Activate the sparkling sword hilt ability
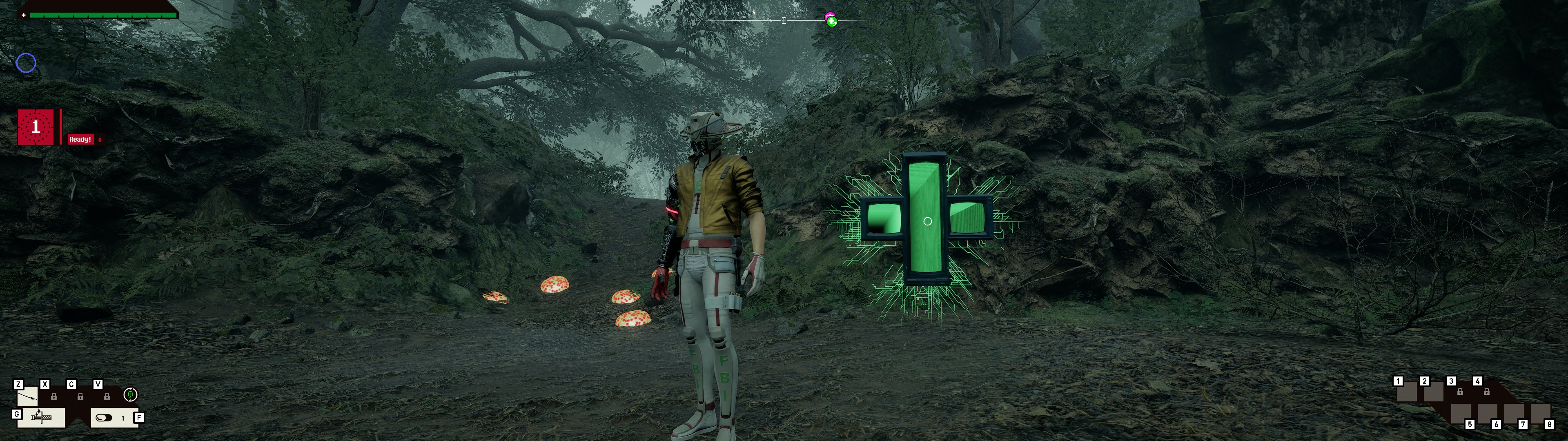Viewport: 1568px width, 441px height. (41, 418)
